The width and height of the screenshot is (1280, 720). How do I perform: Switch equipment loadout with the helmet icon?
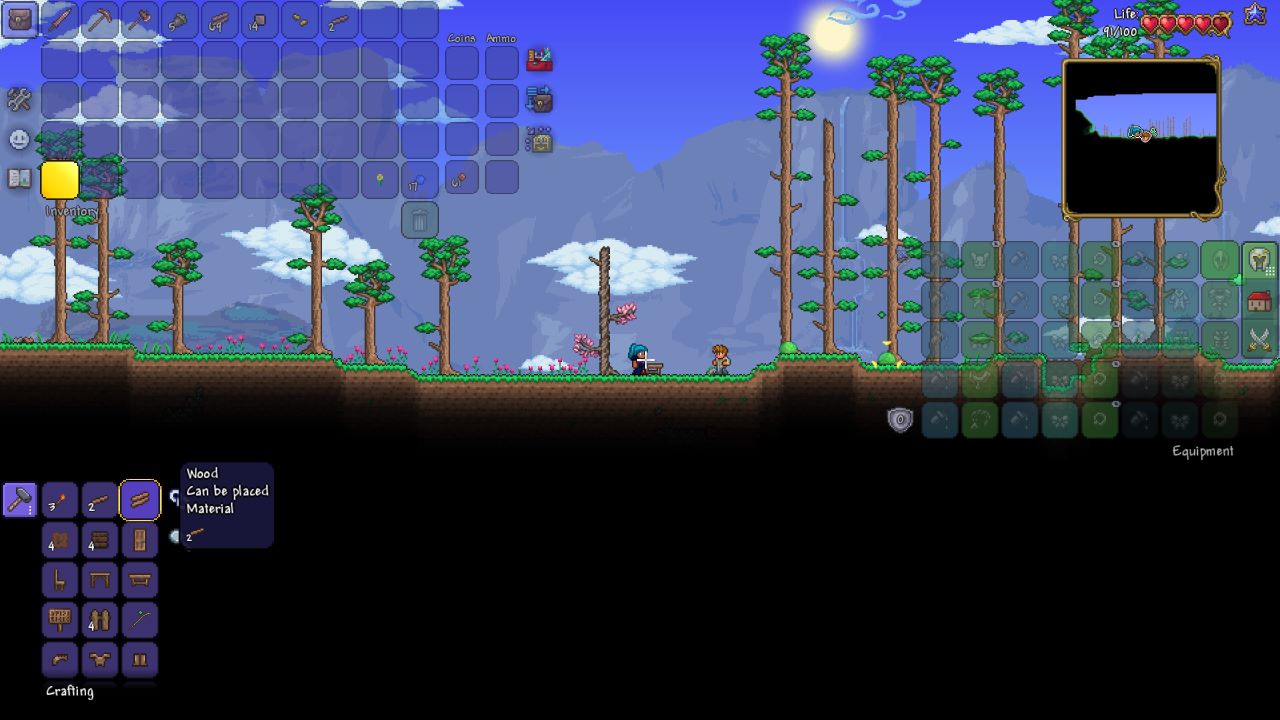tap(1259, 262)
